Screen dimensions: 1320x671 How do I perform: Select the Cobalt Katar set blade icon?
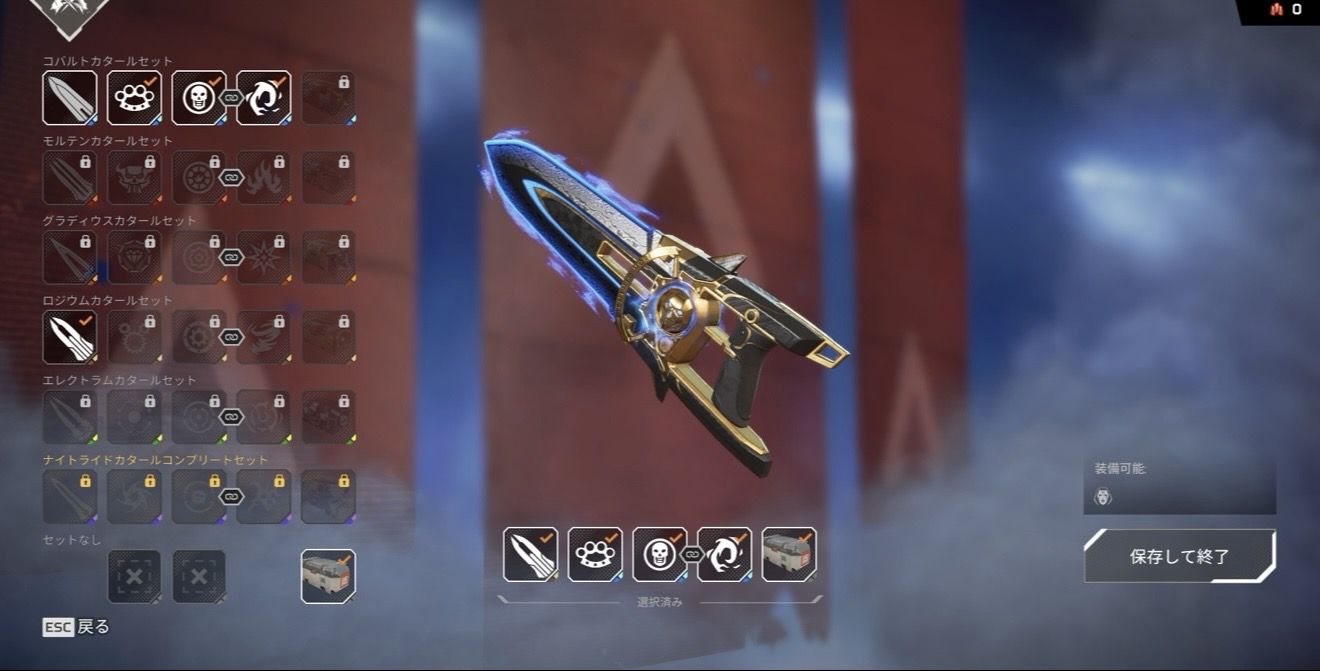70,98
